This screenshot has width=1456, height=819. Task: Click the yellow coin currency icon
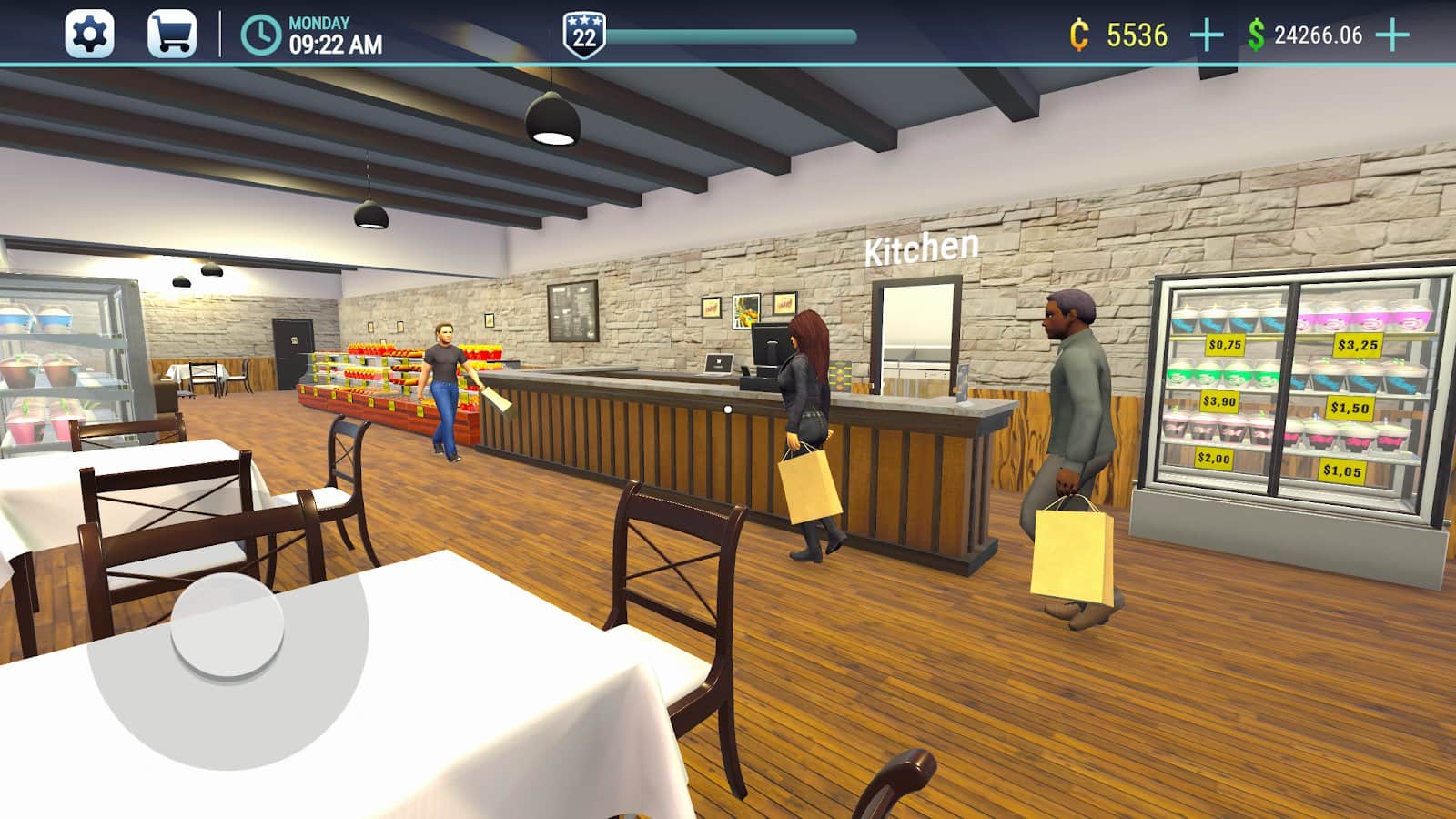(1078, 32)
